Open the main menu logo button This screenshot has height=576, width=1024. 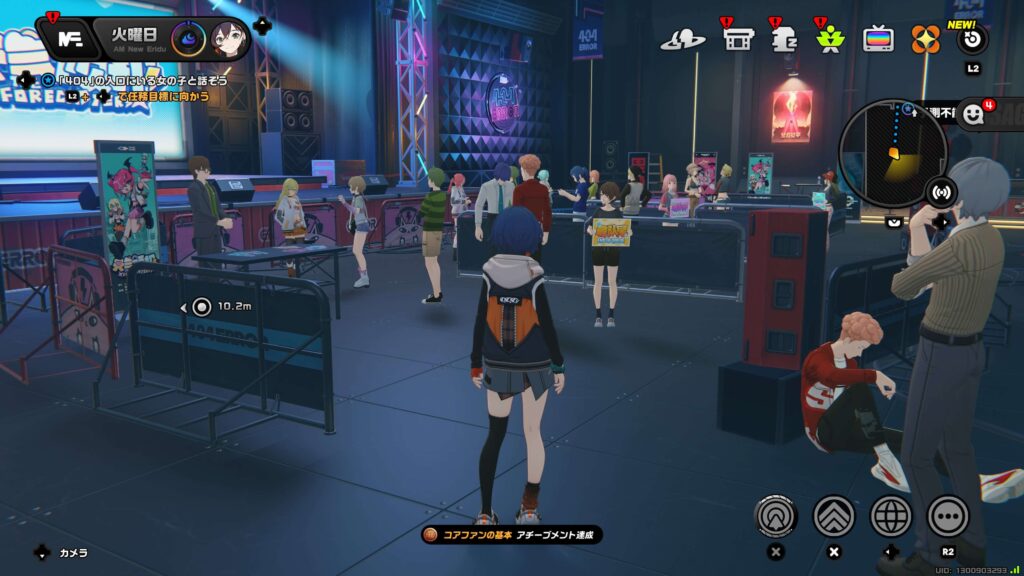pyautogui.click(x=70, y=39)
